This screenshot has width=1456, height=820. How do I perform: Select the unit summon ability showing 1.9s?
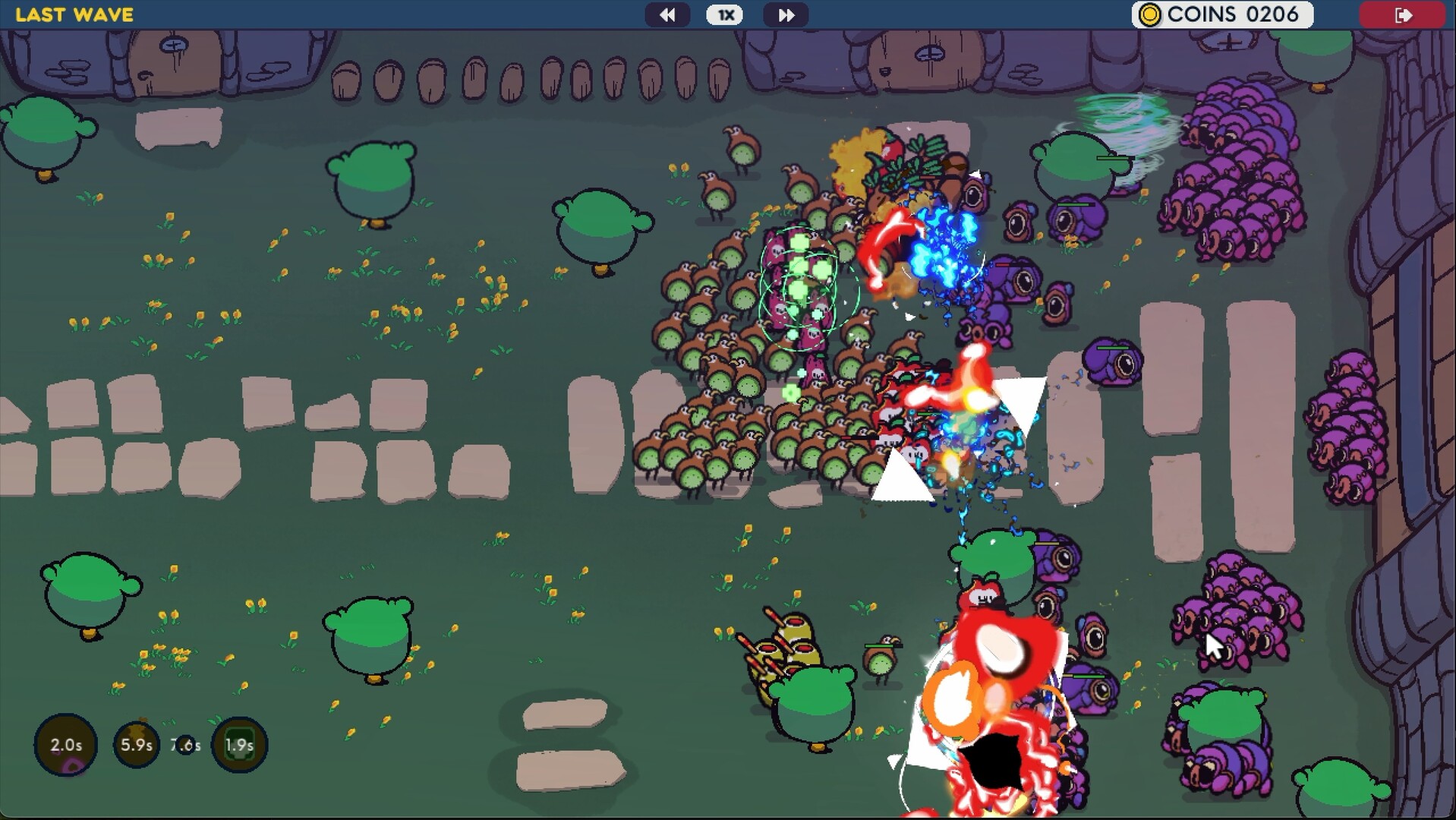[239, 745]
